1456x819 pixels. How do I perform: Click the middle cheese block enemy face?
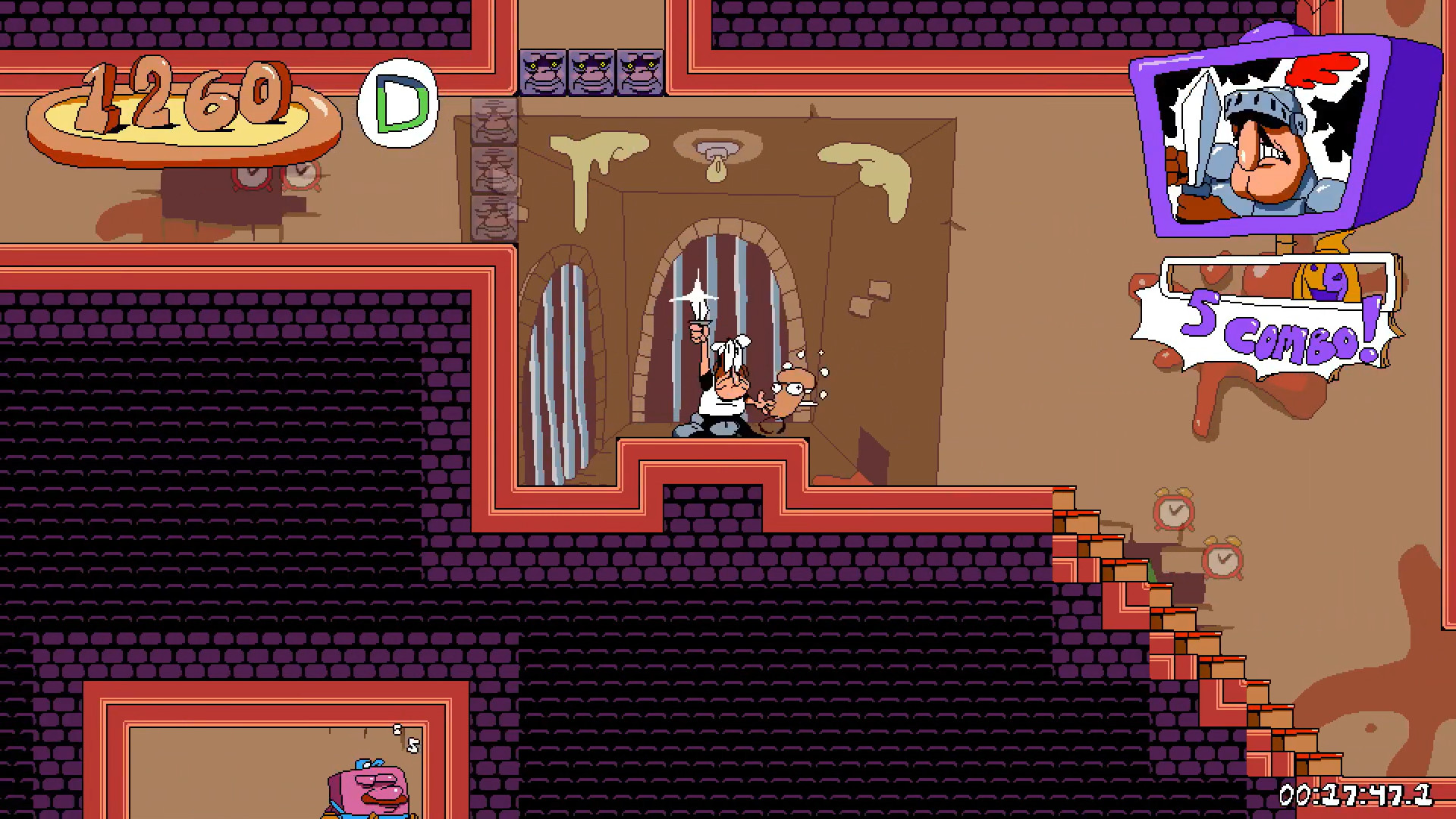tap(592, 72)
